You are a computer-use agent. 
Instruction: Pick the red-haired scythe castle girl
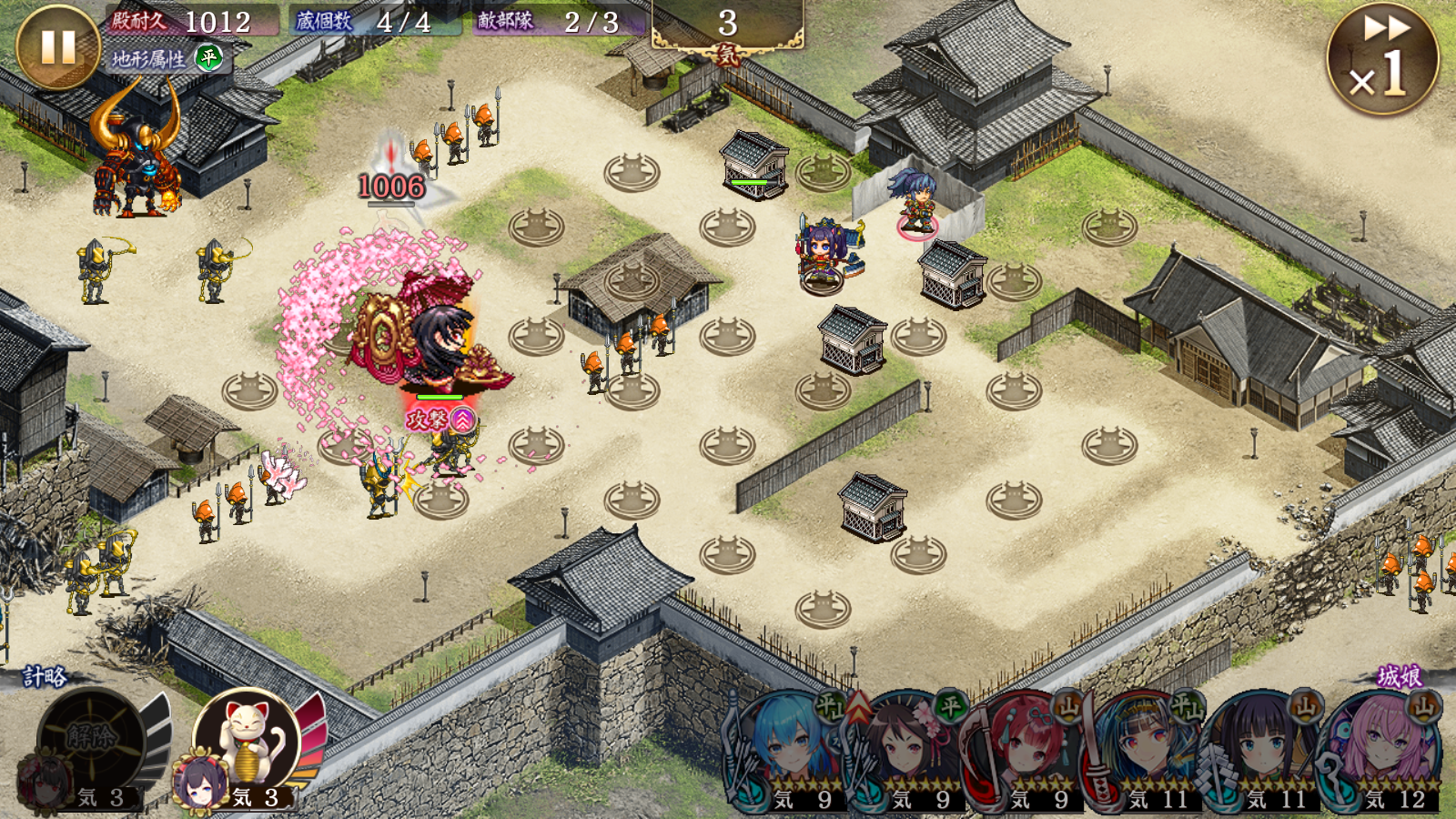(x=1024, y=748)
